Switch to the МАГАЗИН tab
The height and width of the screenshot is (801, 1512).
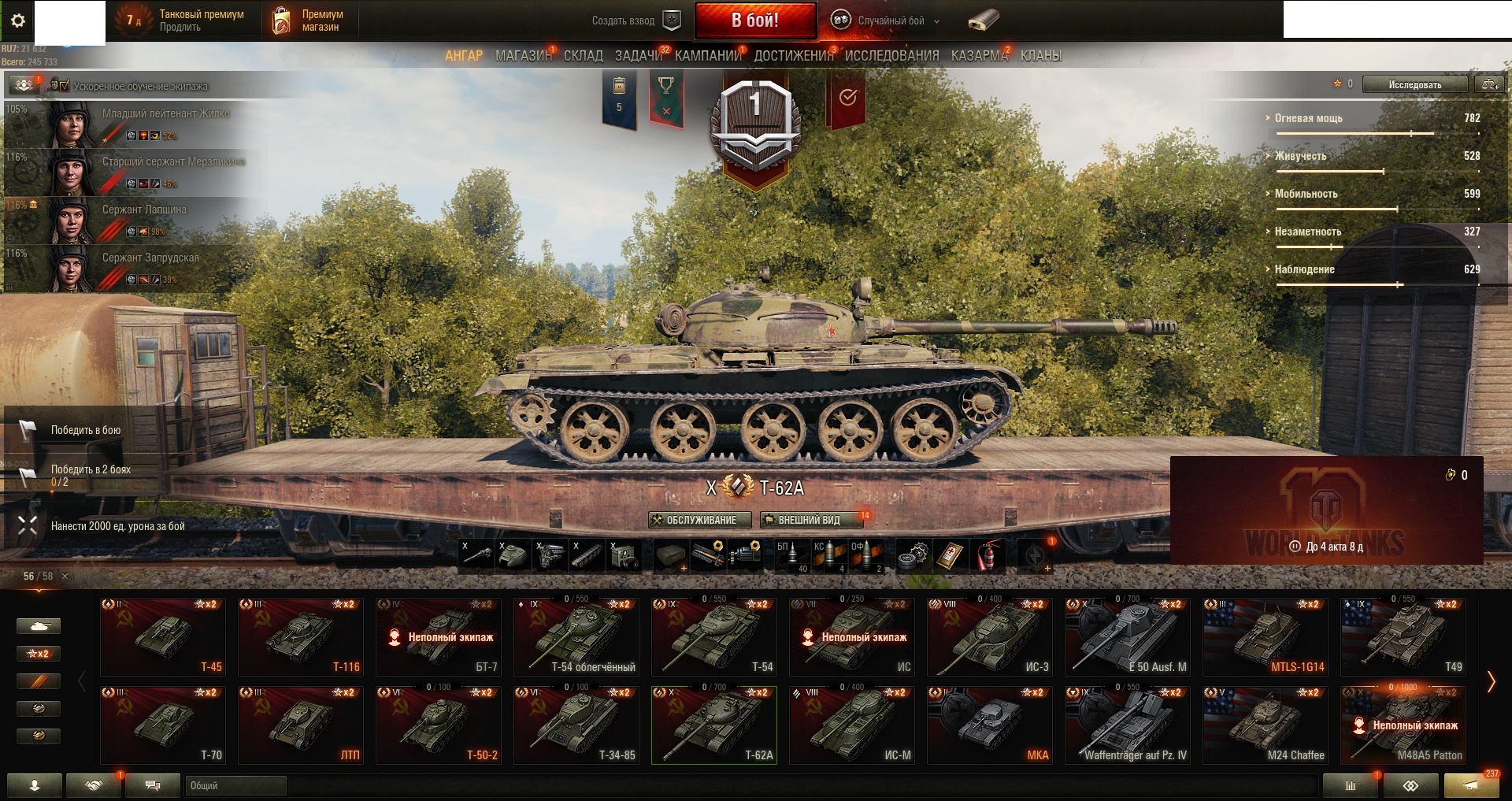[x=523, y=56]
